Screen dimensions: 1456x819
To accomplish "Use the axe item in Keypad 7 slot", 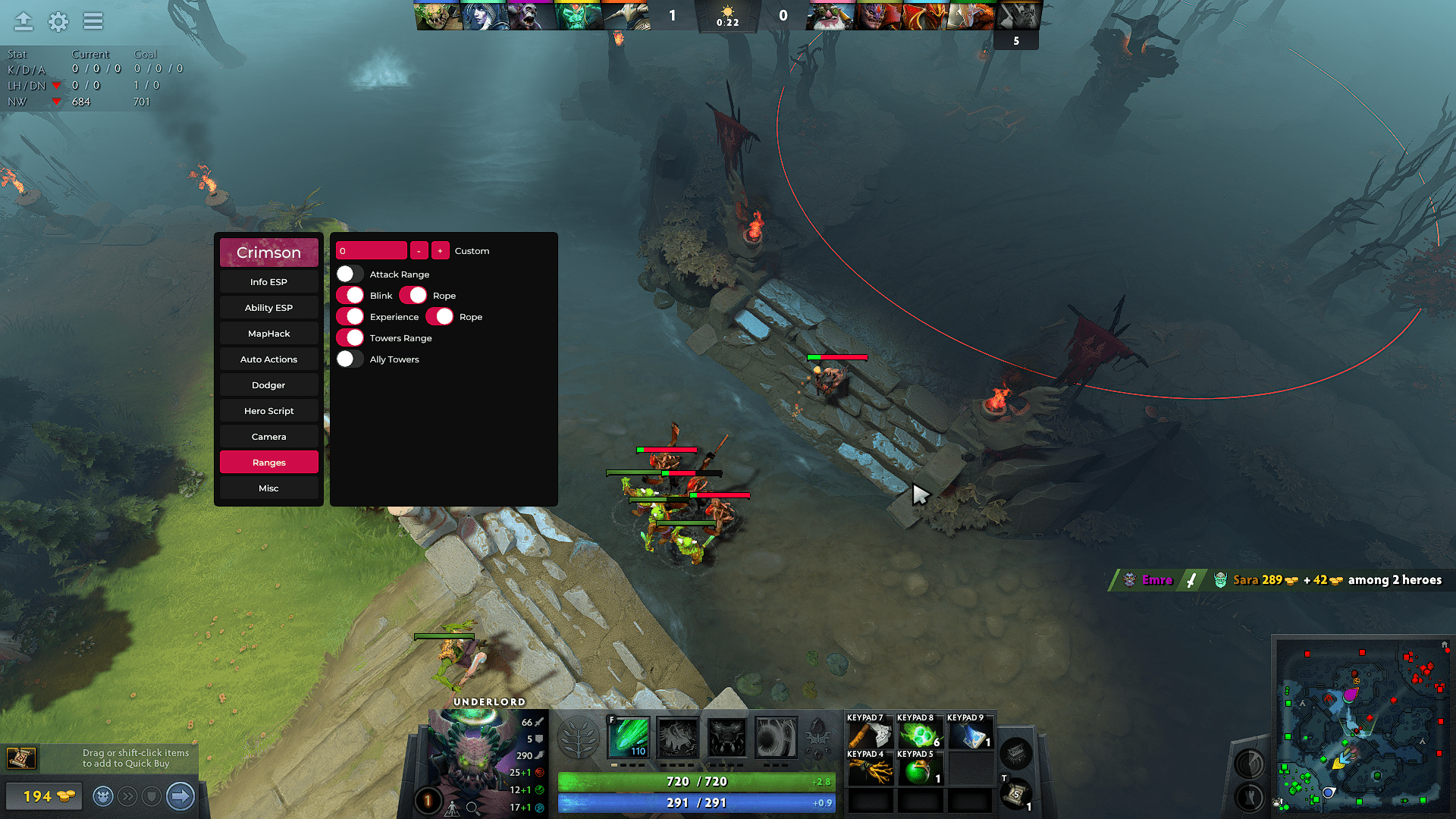I will pos(870,733).
